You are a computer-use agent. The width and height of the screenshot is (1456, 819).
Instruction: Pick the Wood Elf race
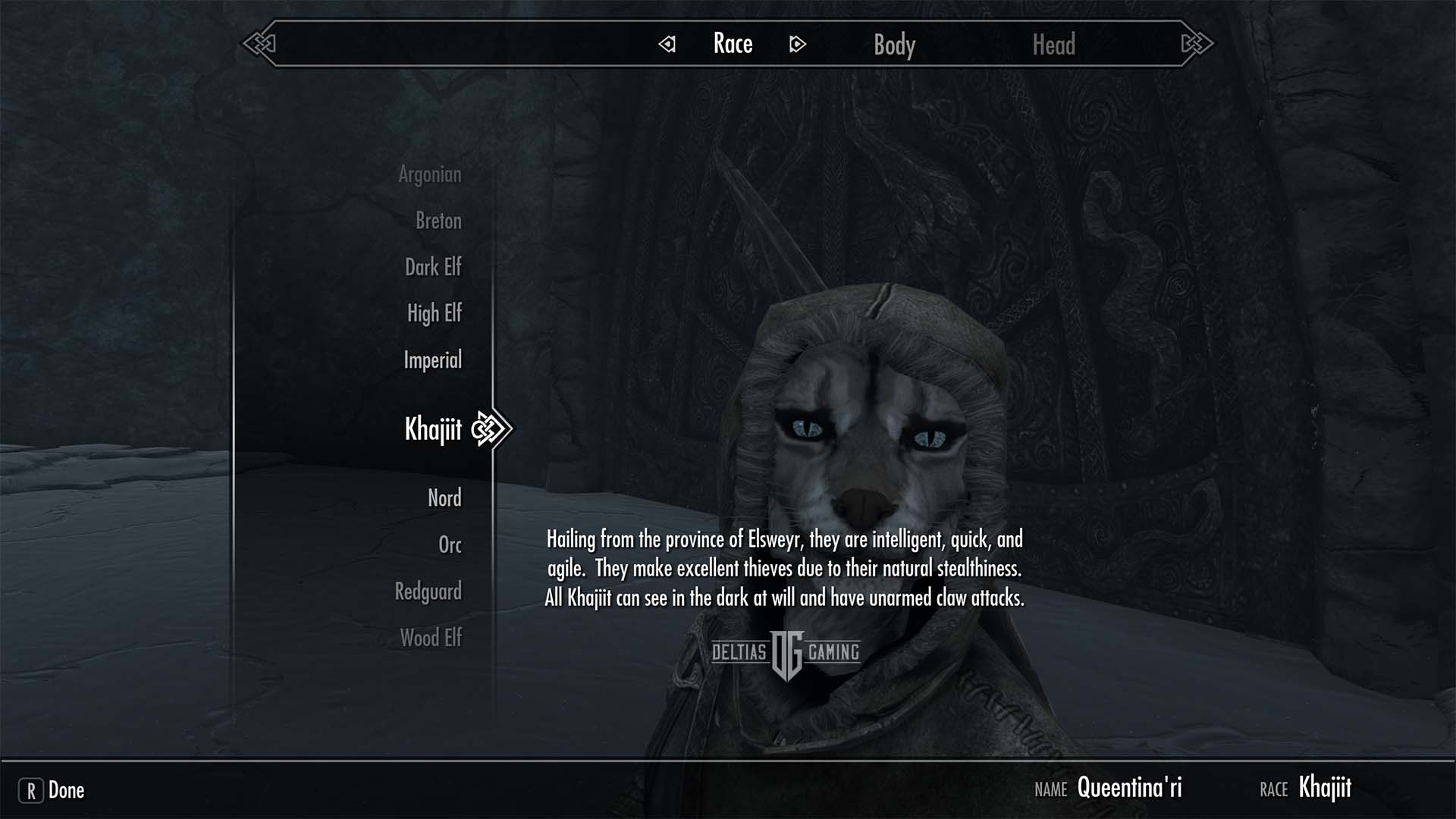(x=431, y=638)
